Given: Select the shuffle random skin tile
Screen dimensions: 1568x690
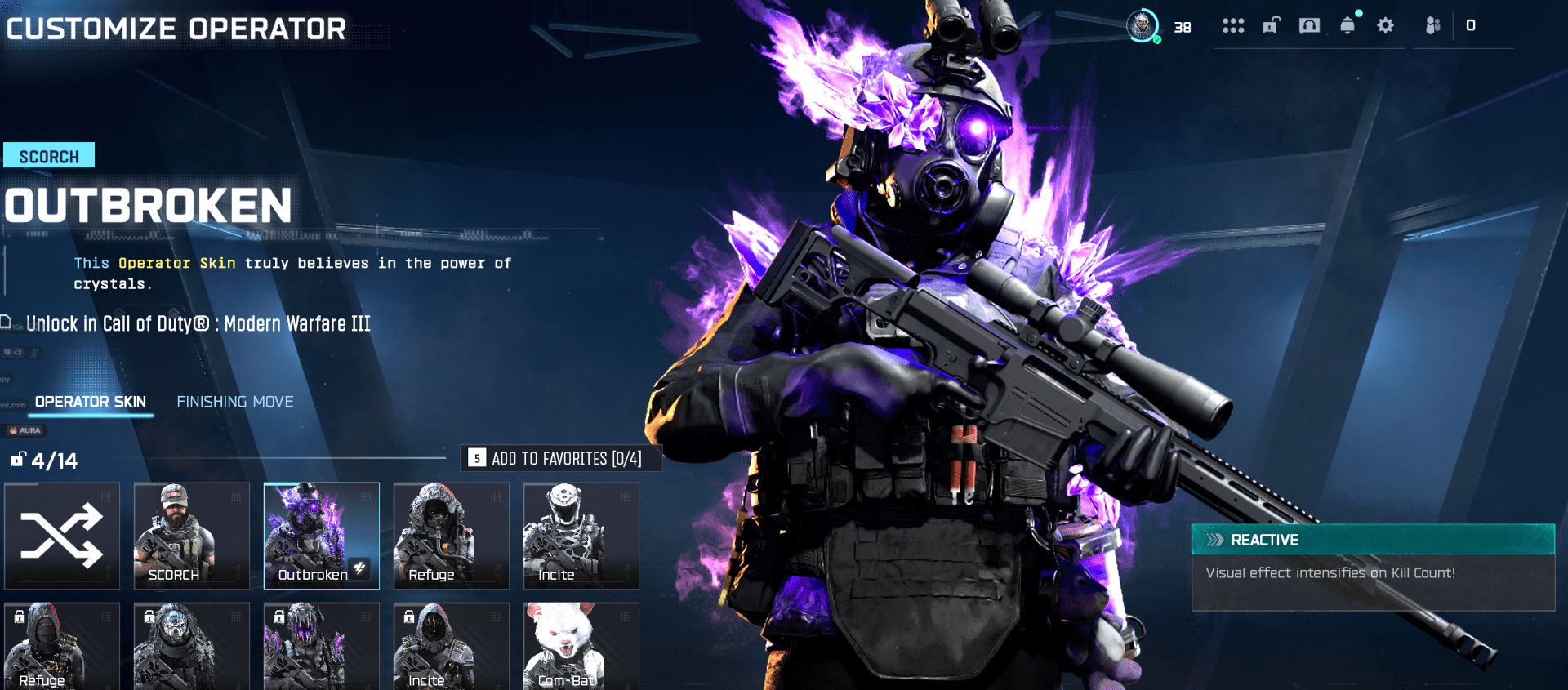Looking at the screenshot, I should 62,535.
